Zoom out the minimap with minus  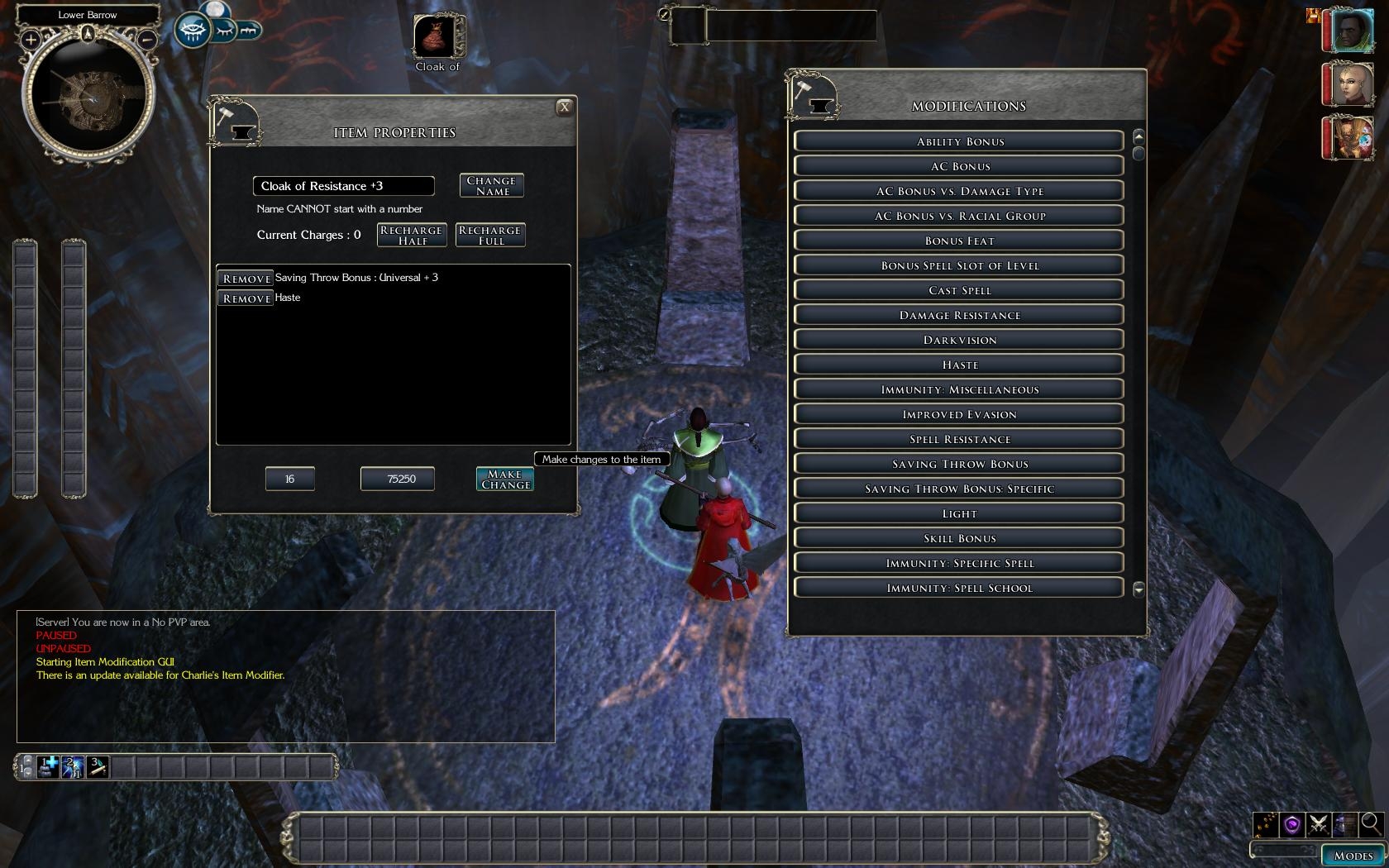click(146, 39)
